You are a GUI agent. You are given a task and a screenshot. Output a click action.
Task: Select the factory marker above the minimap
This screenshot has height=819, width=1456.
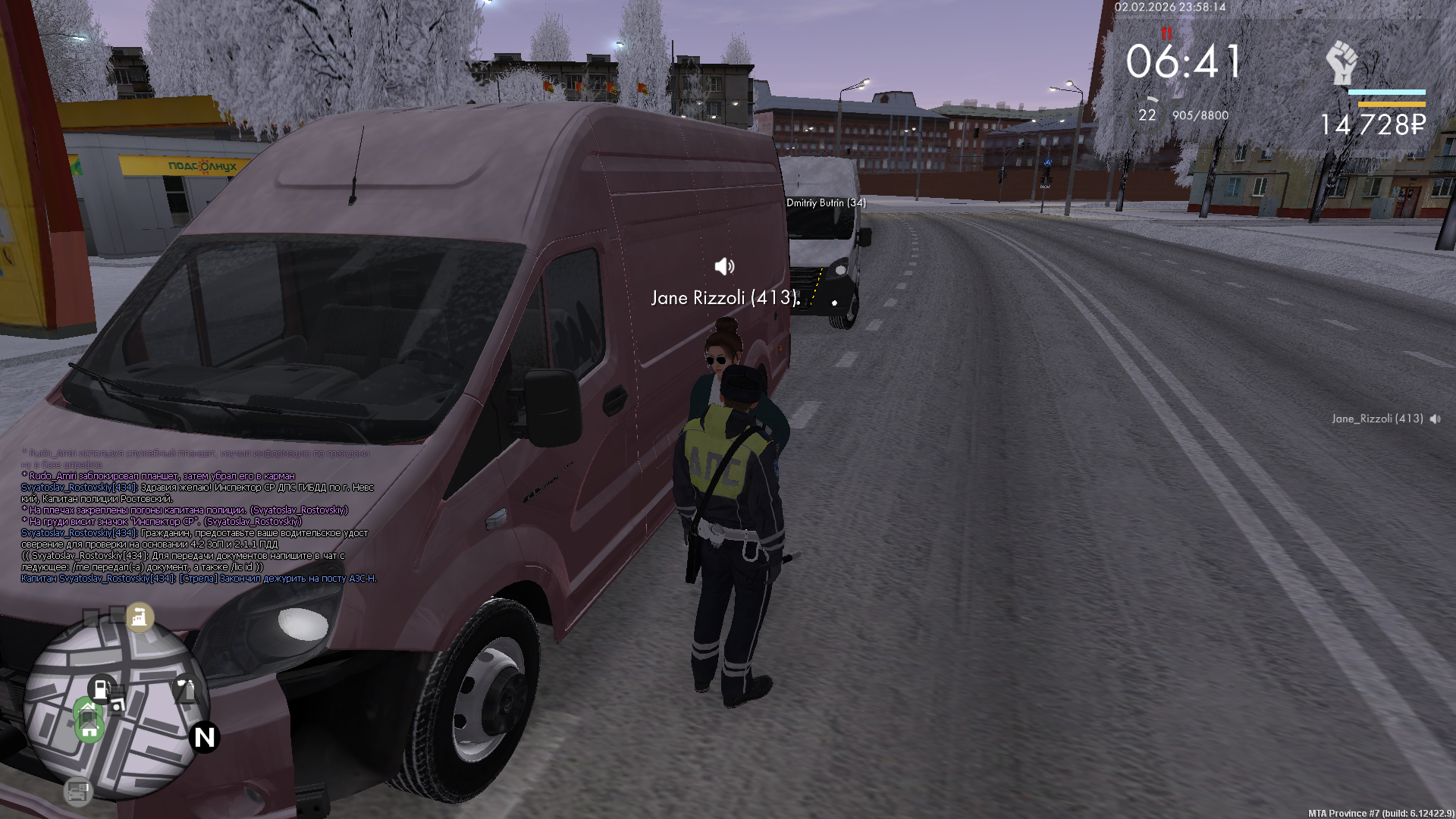coord(139,617)
